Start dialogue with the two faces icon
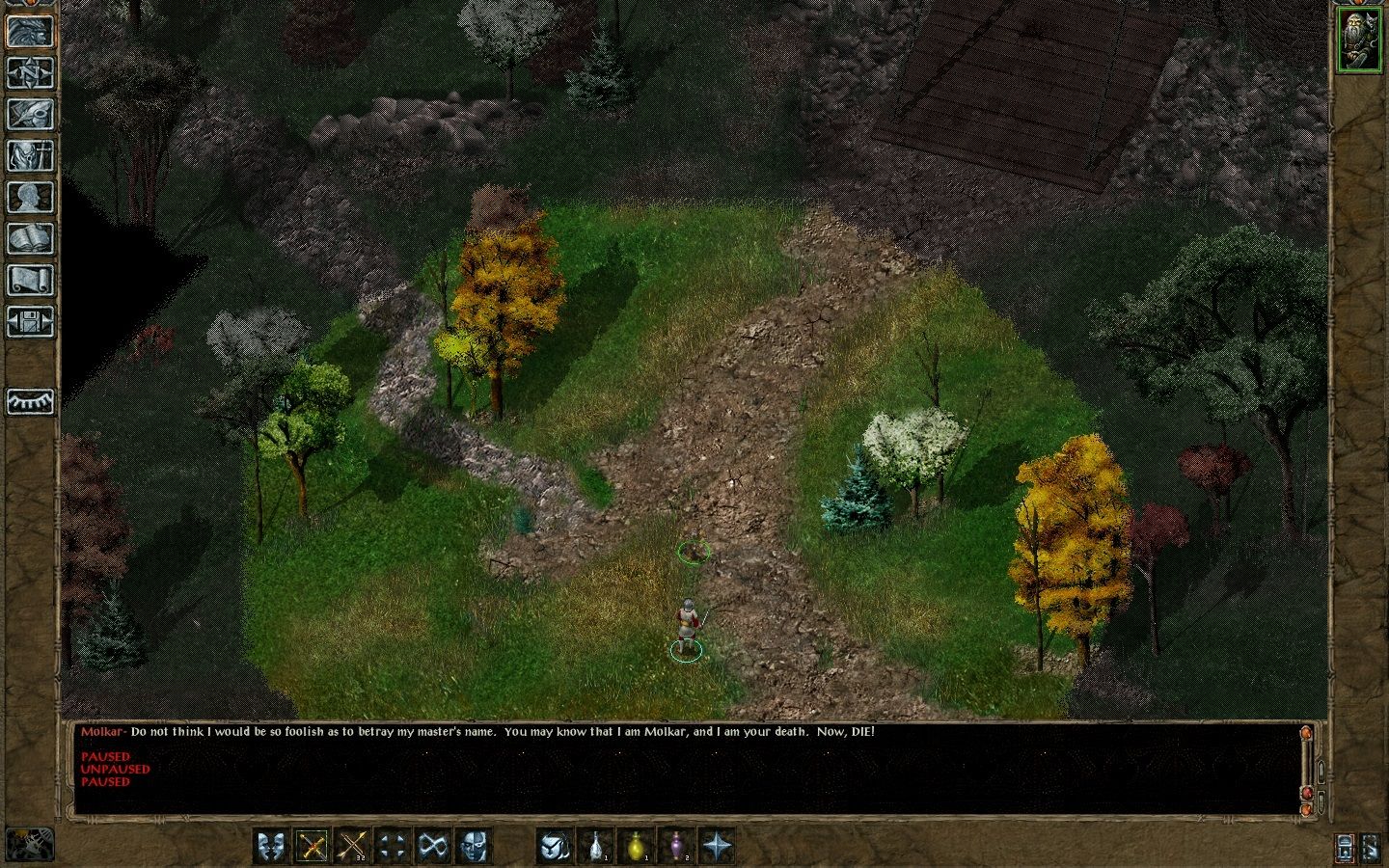Viewport: 1389px width, 868px height. (271, 847)
